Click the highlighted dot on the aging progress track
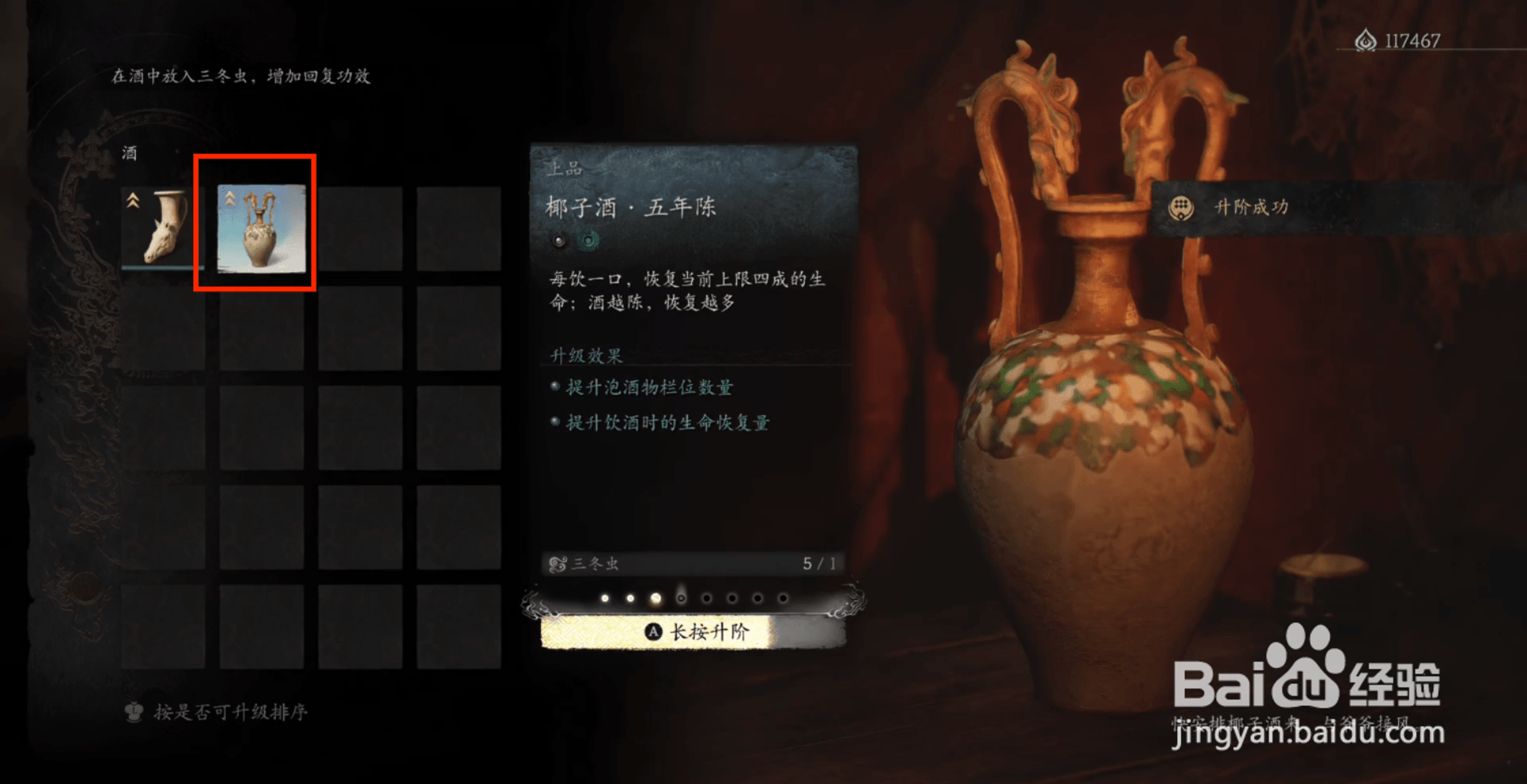The image size is (1527, 784). click(x=656, y=597)
